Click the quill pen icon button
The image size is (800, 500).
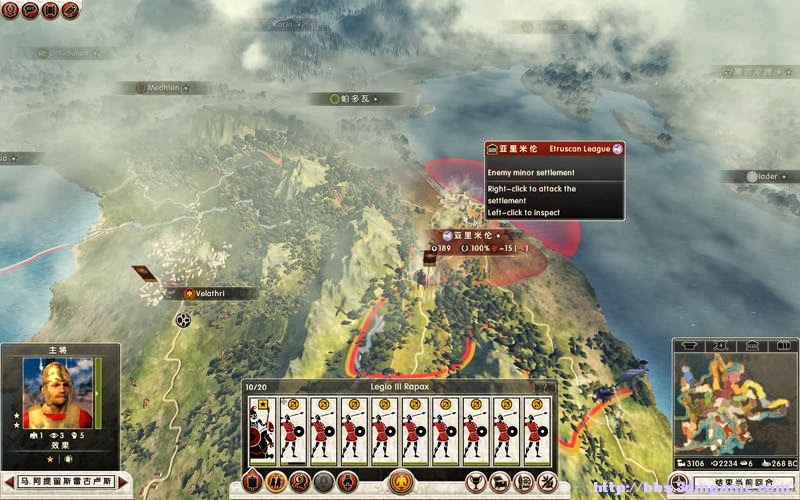(x=70, y=10)
